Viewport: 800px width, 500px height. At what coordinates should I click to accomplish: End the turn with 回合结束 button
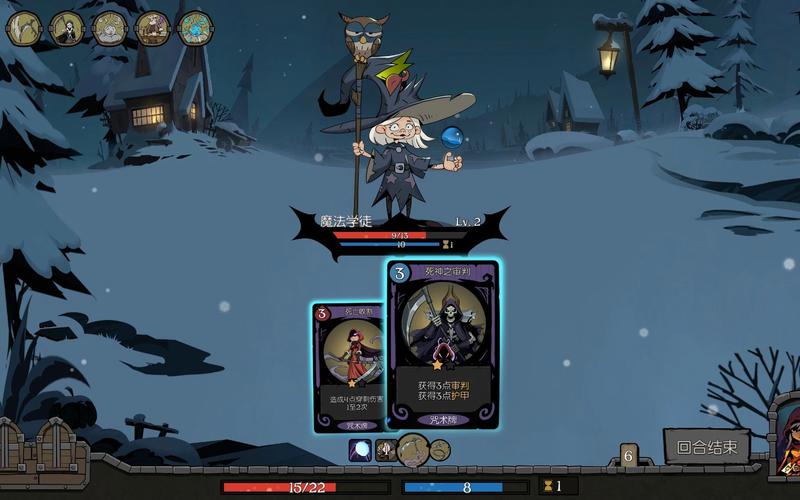coord(706,447)
